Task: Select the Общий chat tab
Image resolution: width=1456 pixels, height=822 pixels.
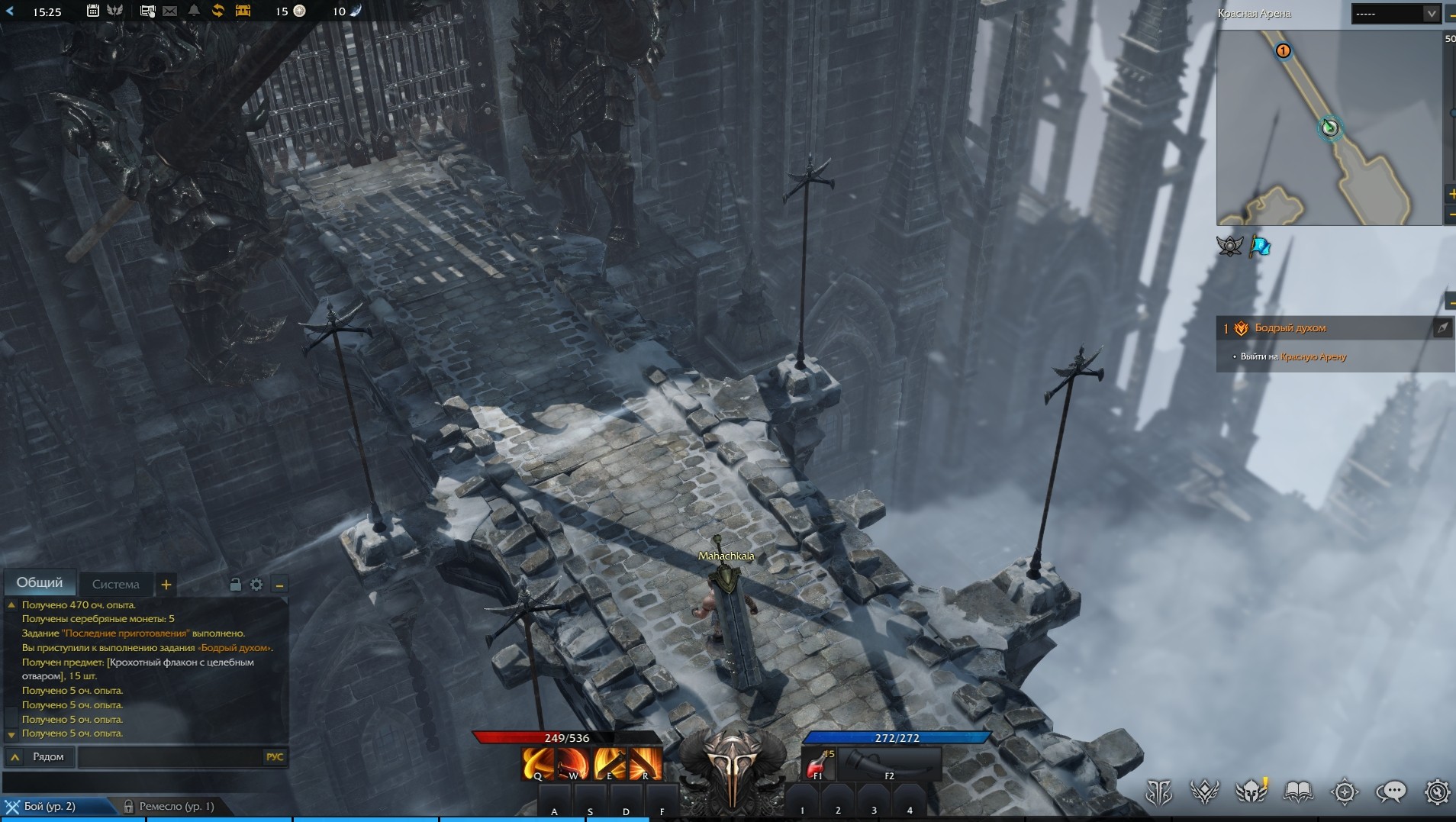Action: point(40,583)
